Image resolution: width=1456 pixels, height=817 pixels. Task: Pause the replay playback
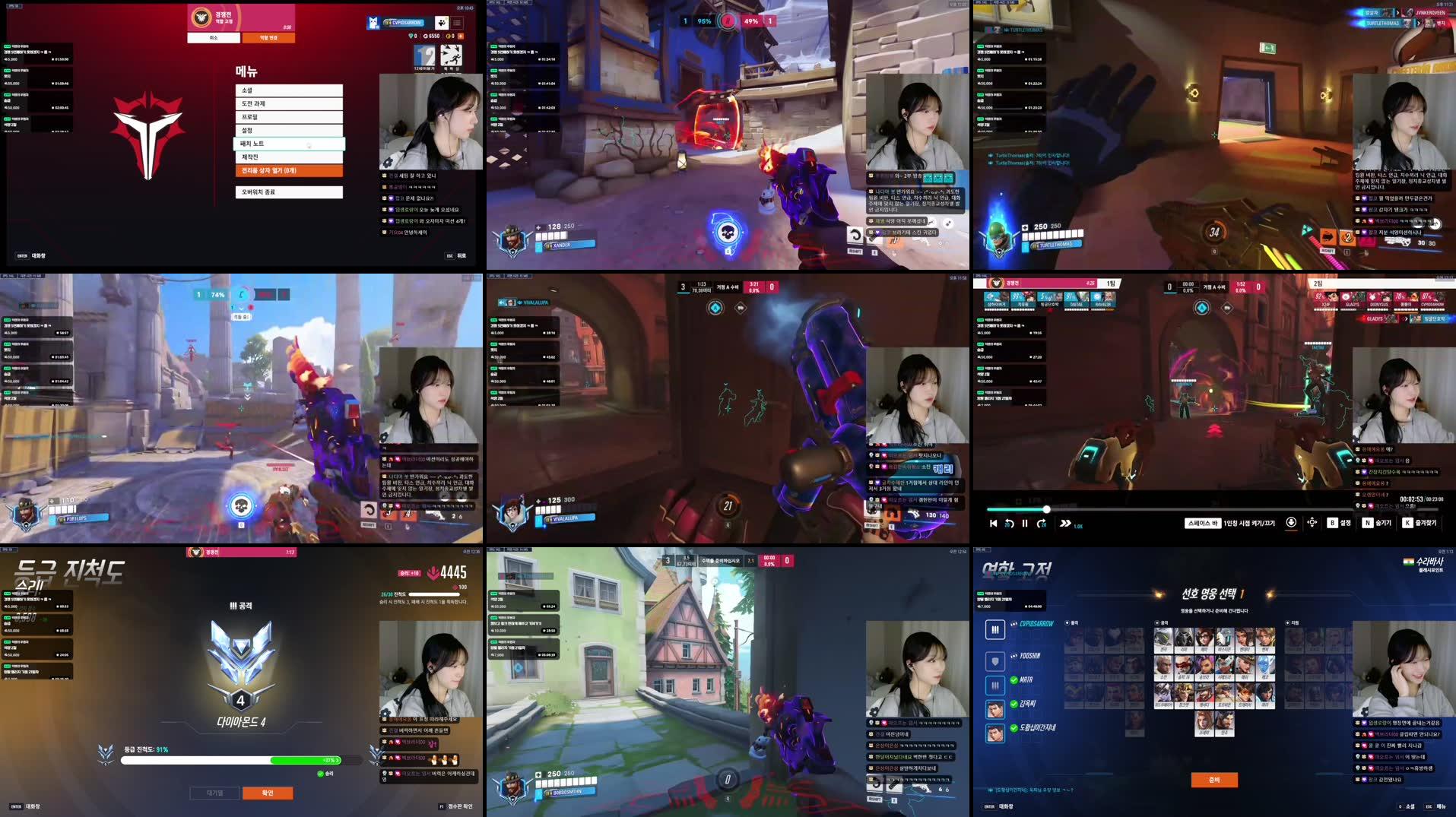point(1025,524)
